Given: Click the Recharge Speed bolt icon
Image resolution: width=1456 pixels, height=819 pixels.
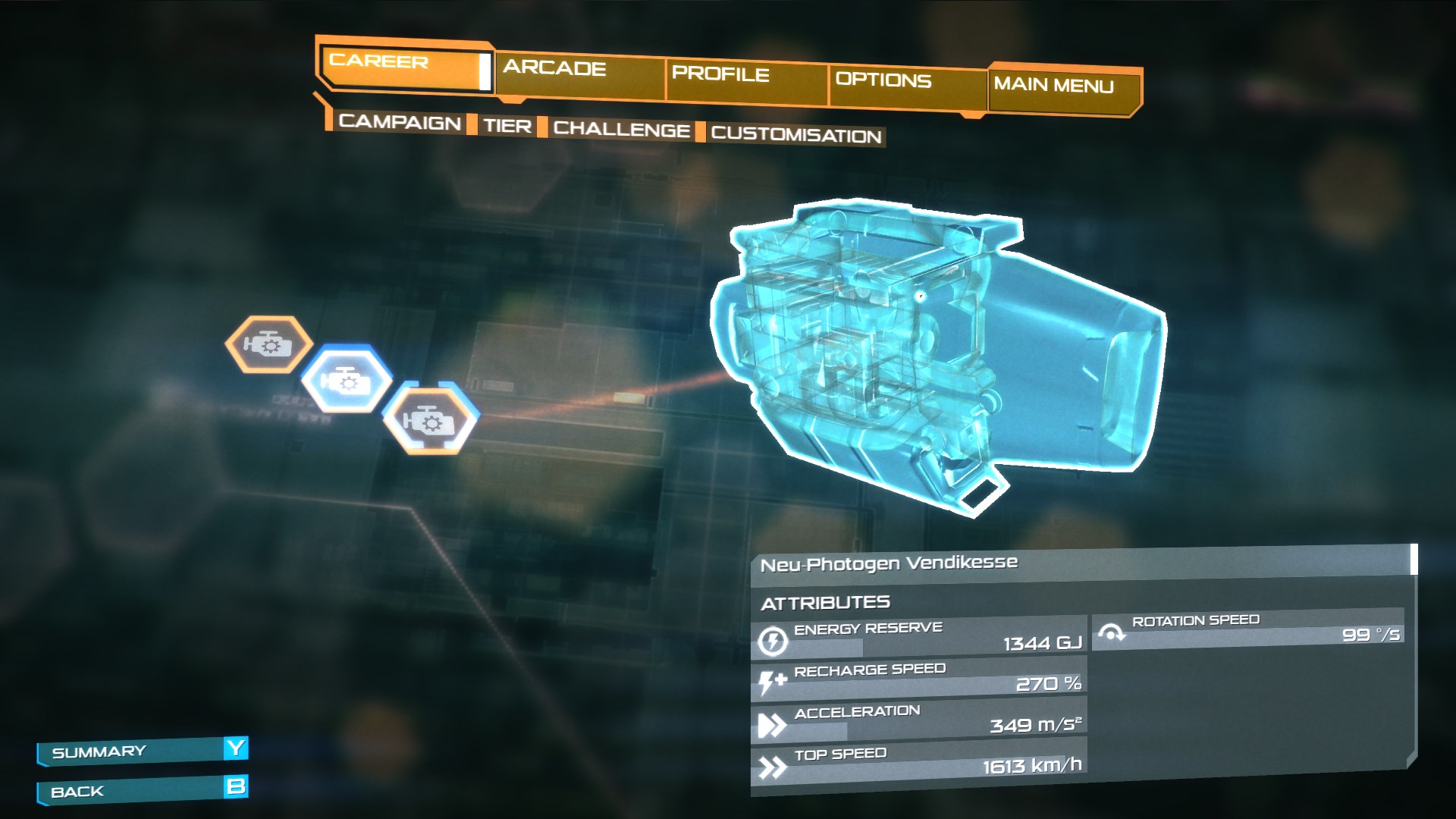Looking at the screenshot, I should click(773, 681).
